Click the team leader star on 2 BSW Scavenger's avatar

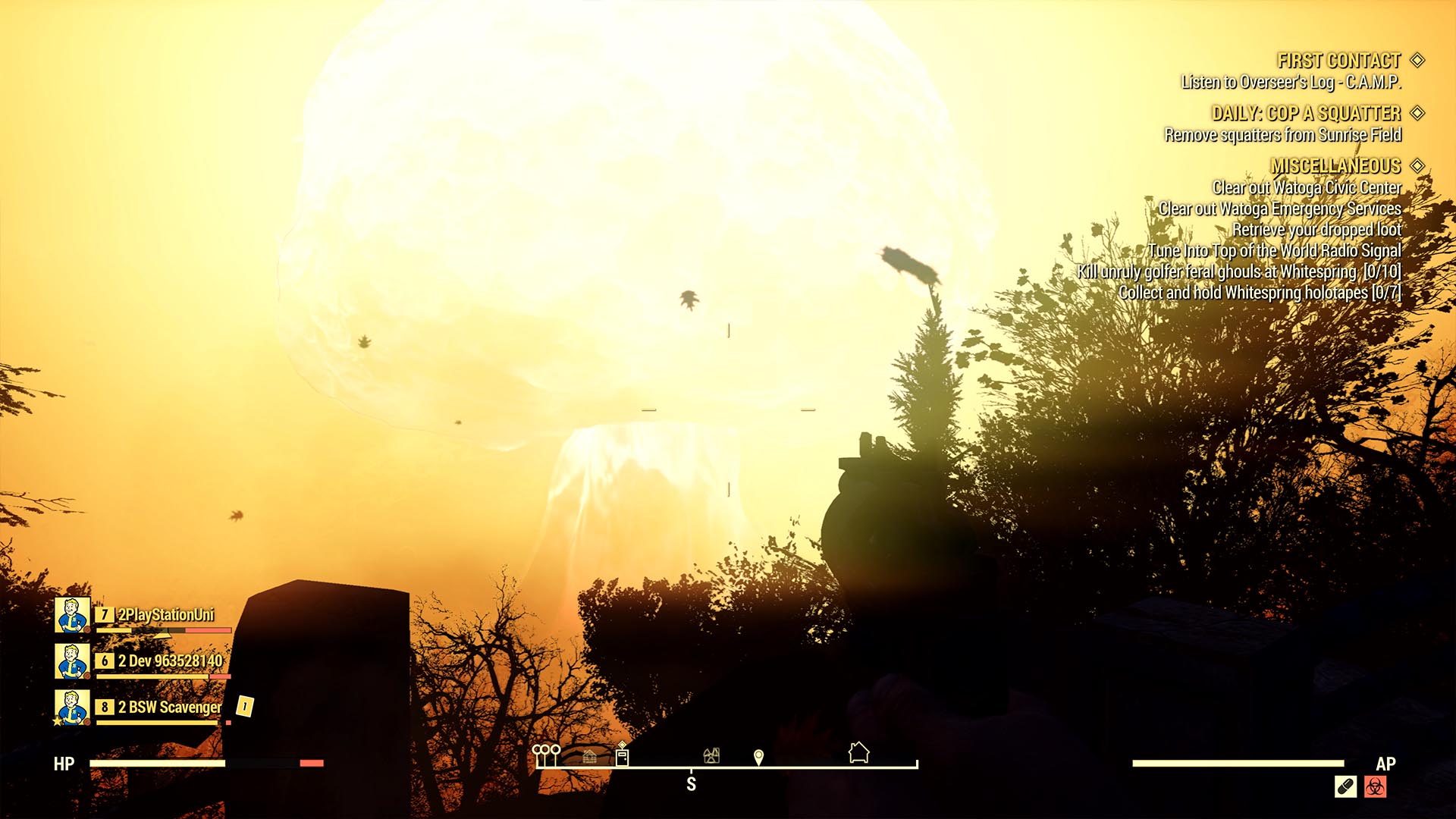(57, 721)
